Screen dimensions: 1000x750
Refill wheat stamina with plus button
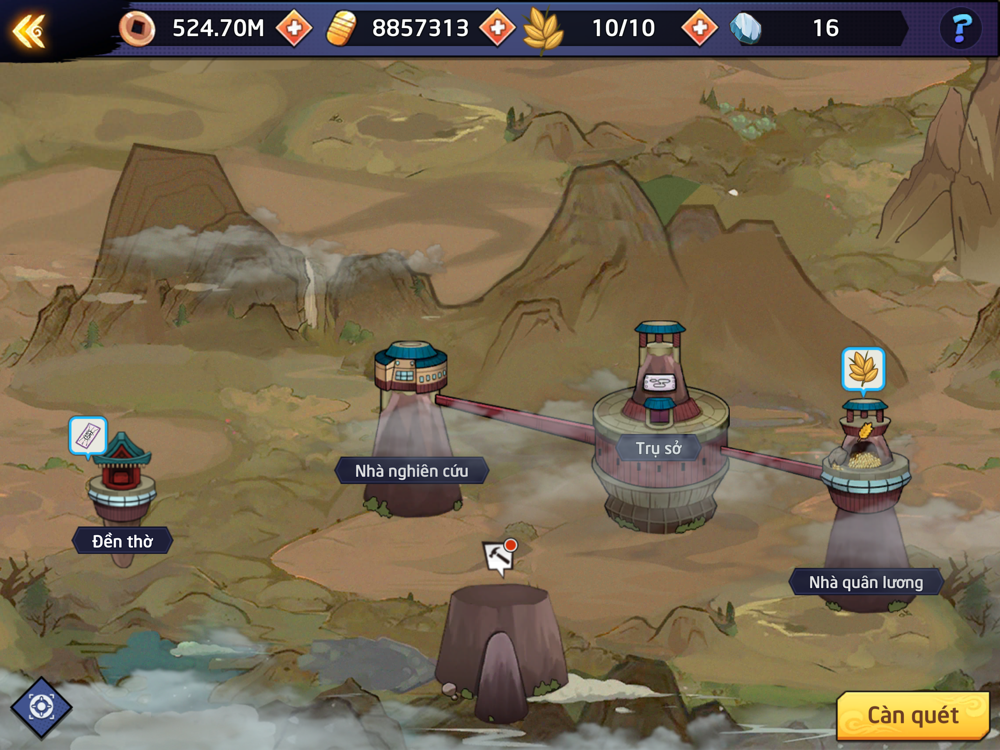click(x=699, y=28)
